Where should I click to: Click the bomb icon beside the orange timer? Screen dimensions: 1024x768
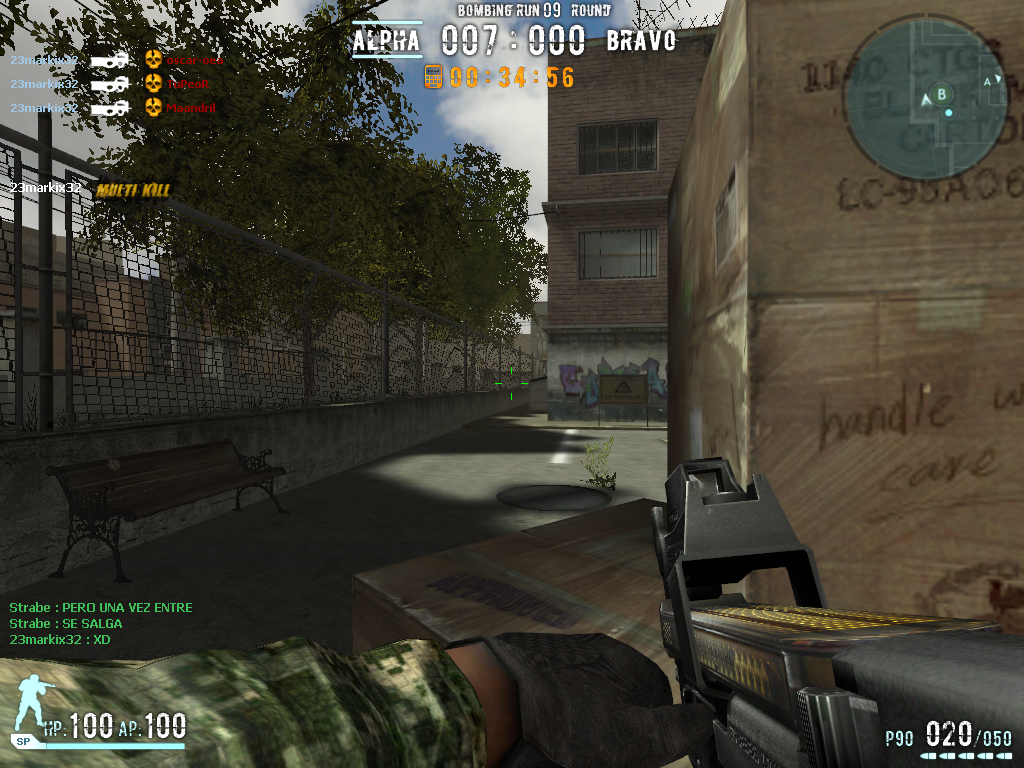(x=434, y=76)
